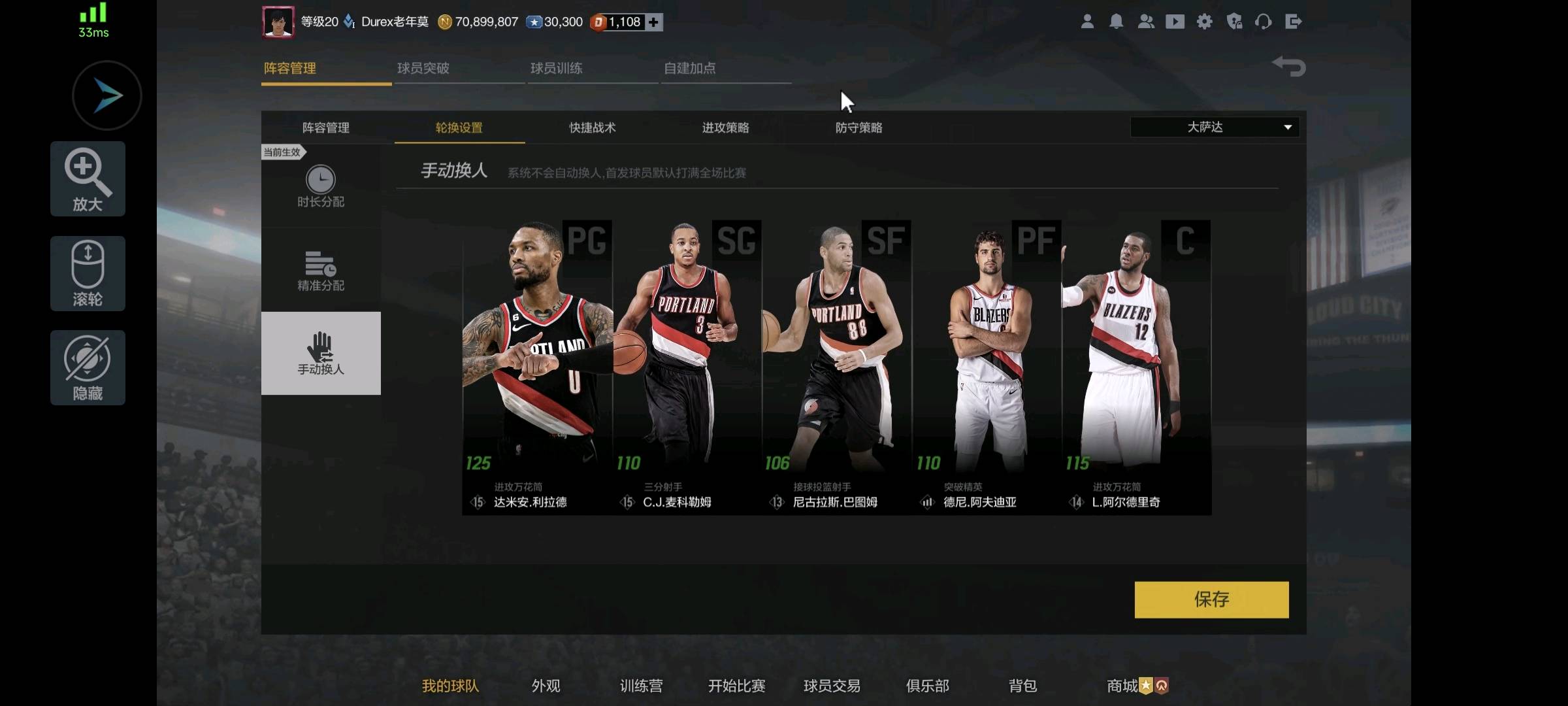Click the yellow 保存 save button
The width and height of the screenshot is (1568, 706).
coord(1211,599)
